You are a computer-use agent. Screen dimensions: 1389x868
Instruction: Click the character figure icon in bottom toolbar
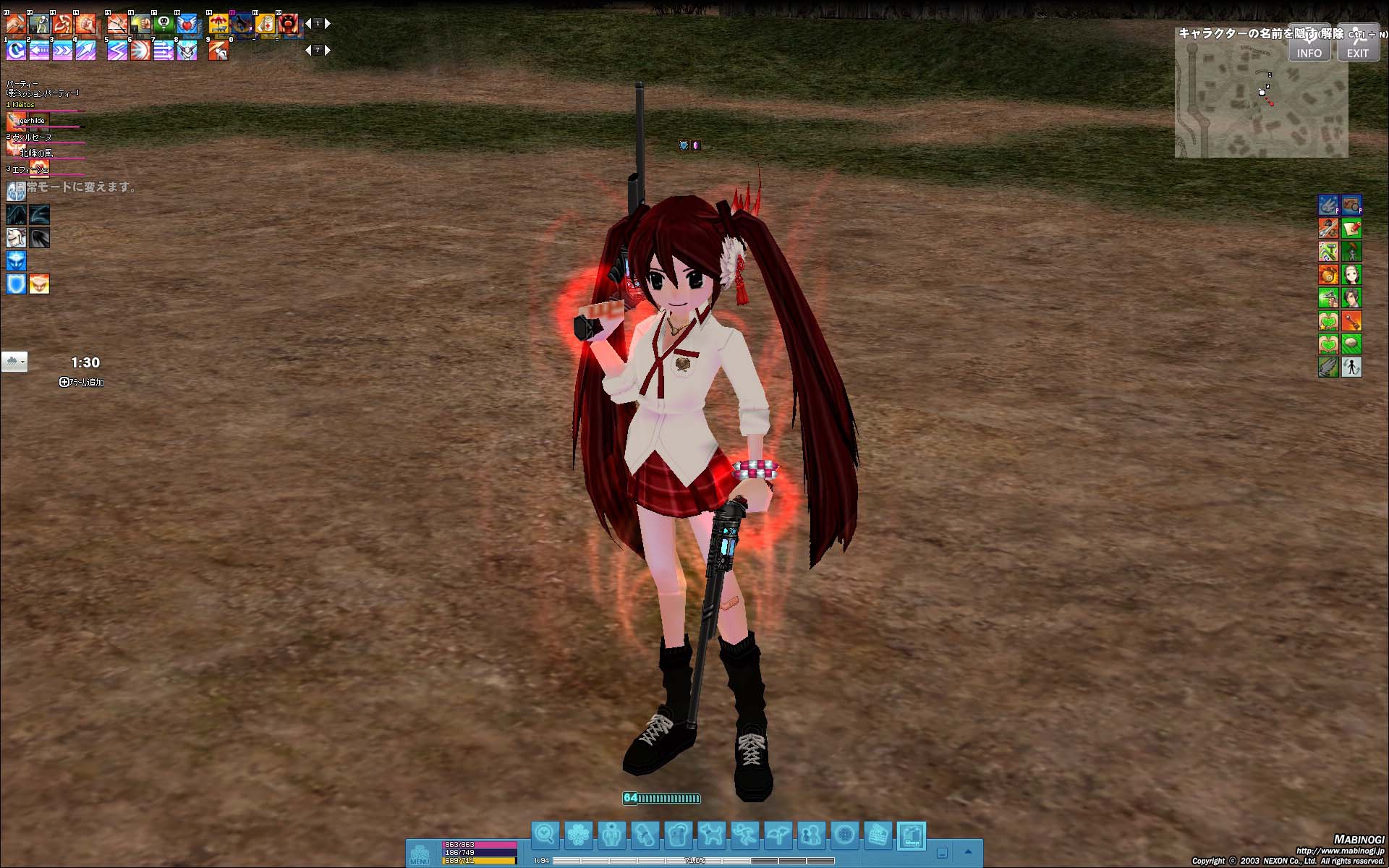point(611,833)
